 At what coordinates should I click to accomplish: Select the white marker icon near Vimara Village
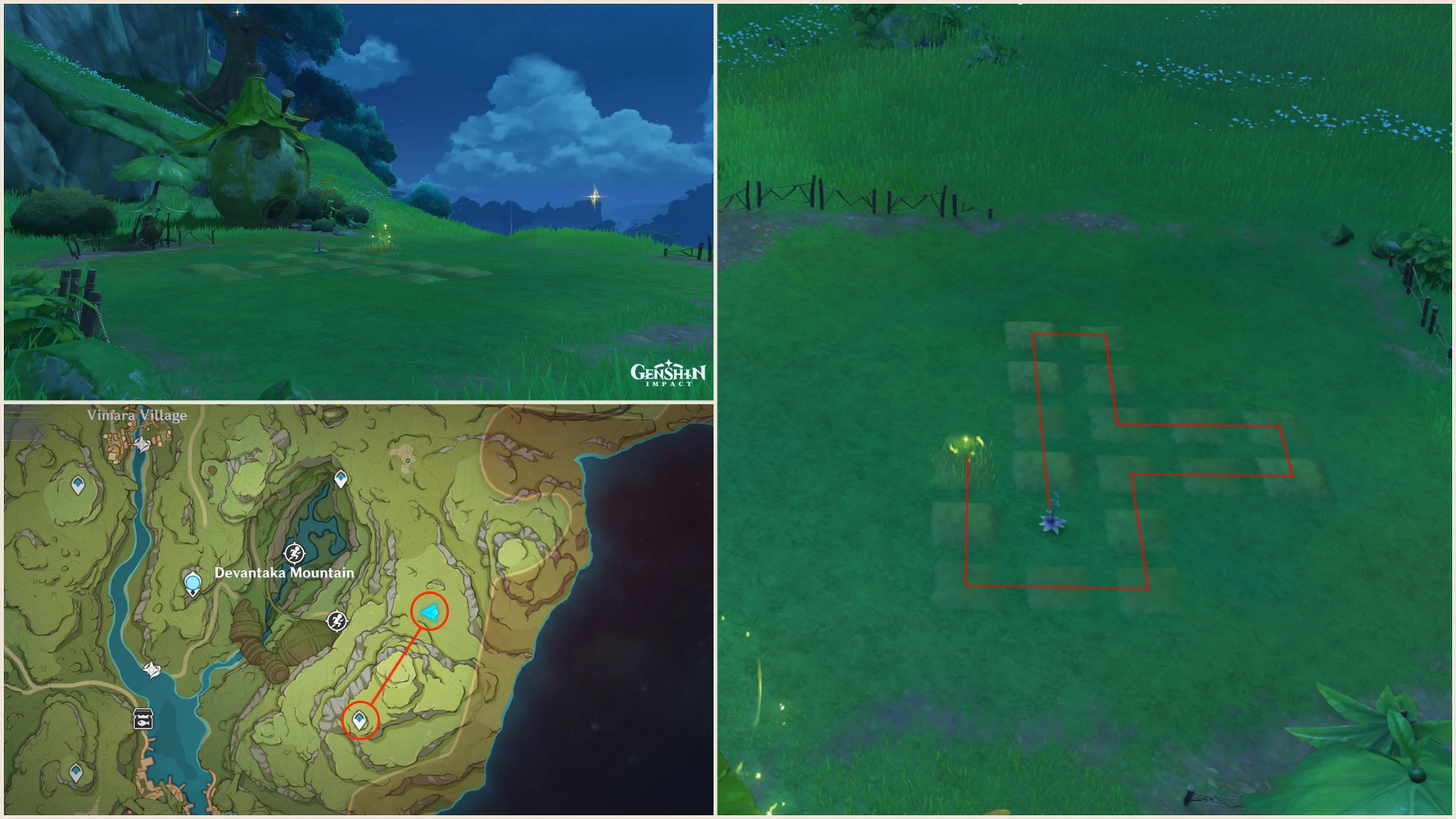point(141,445)
